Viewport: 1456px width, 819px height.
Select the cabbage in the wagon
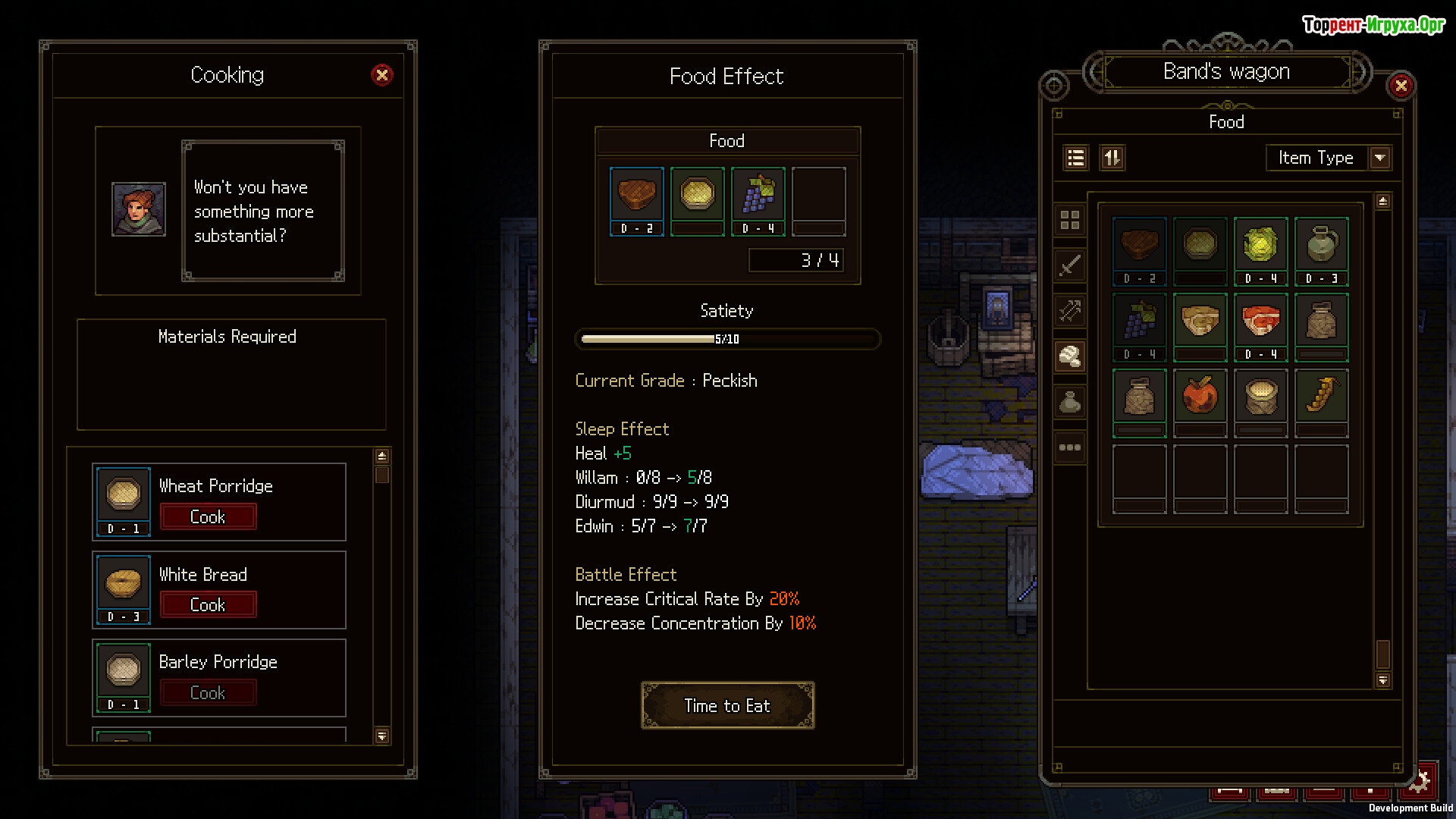click(1260, 246)
